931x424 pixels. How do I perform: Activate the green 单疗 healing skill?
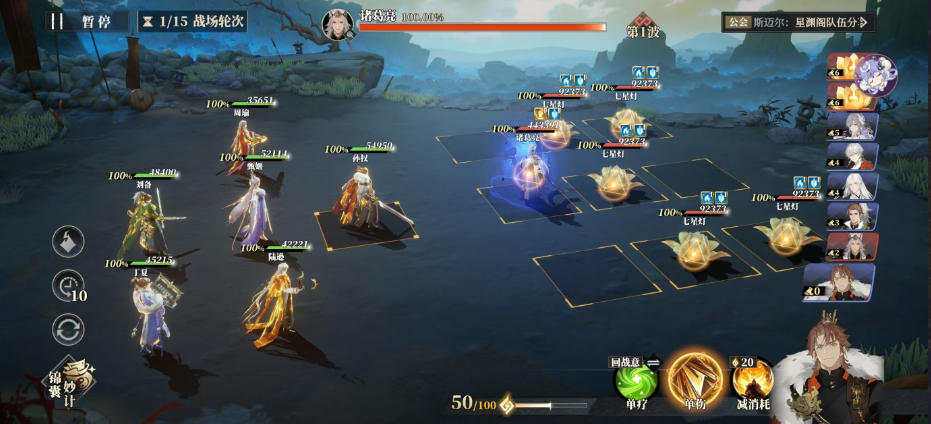point(636,384)
